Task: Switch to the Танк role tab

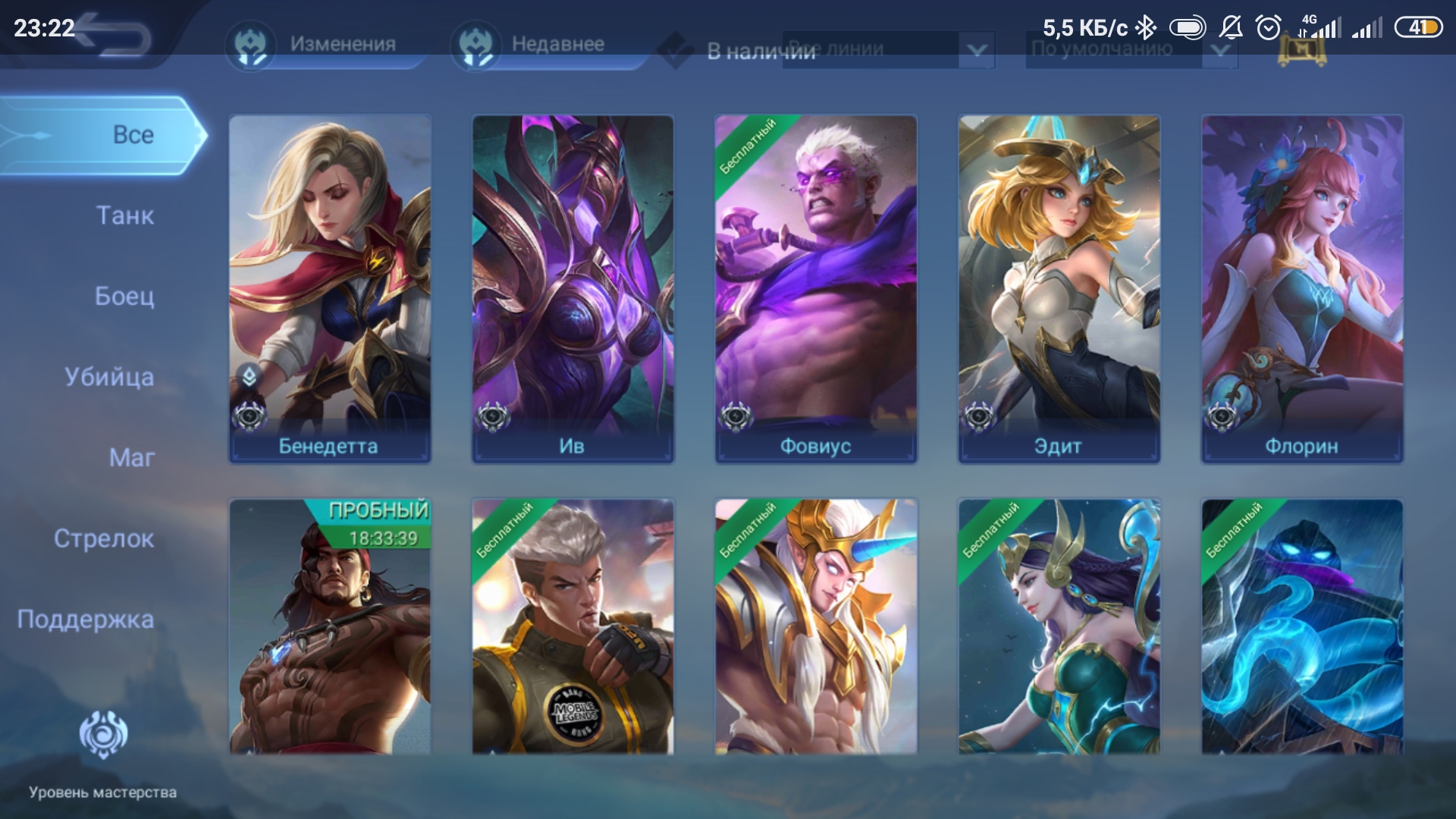Action: 125,216
